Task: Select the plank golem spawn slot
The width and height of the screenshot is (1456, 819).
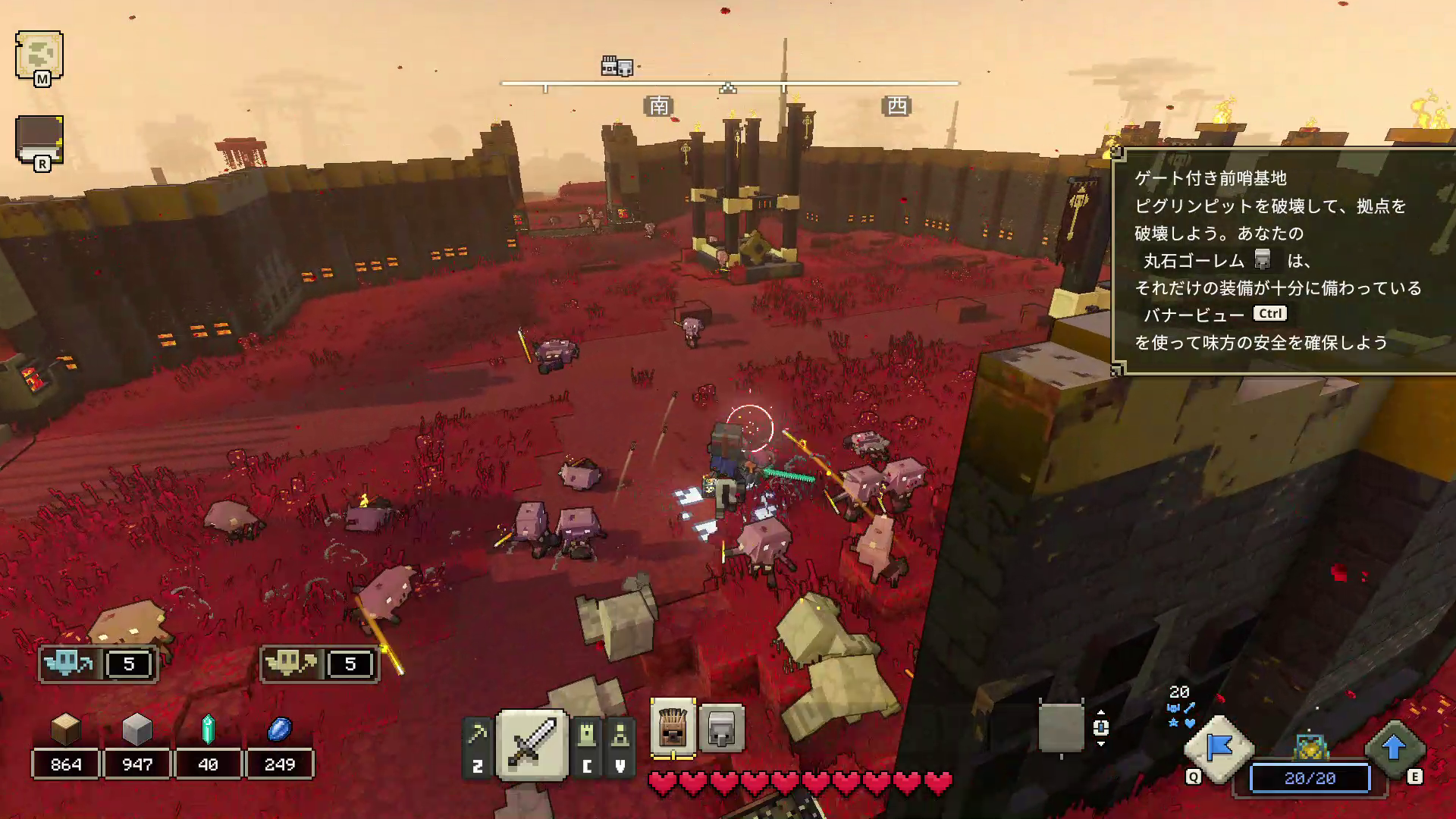Action: (x=673, y=728)
